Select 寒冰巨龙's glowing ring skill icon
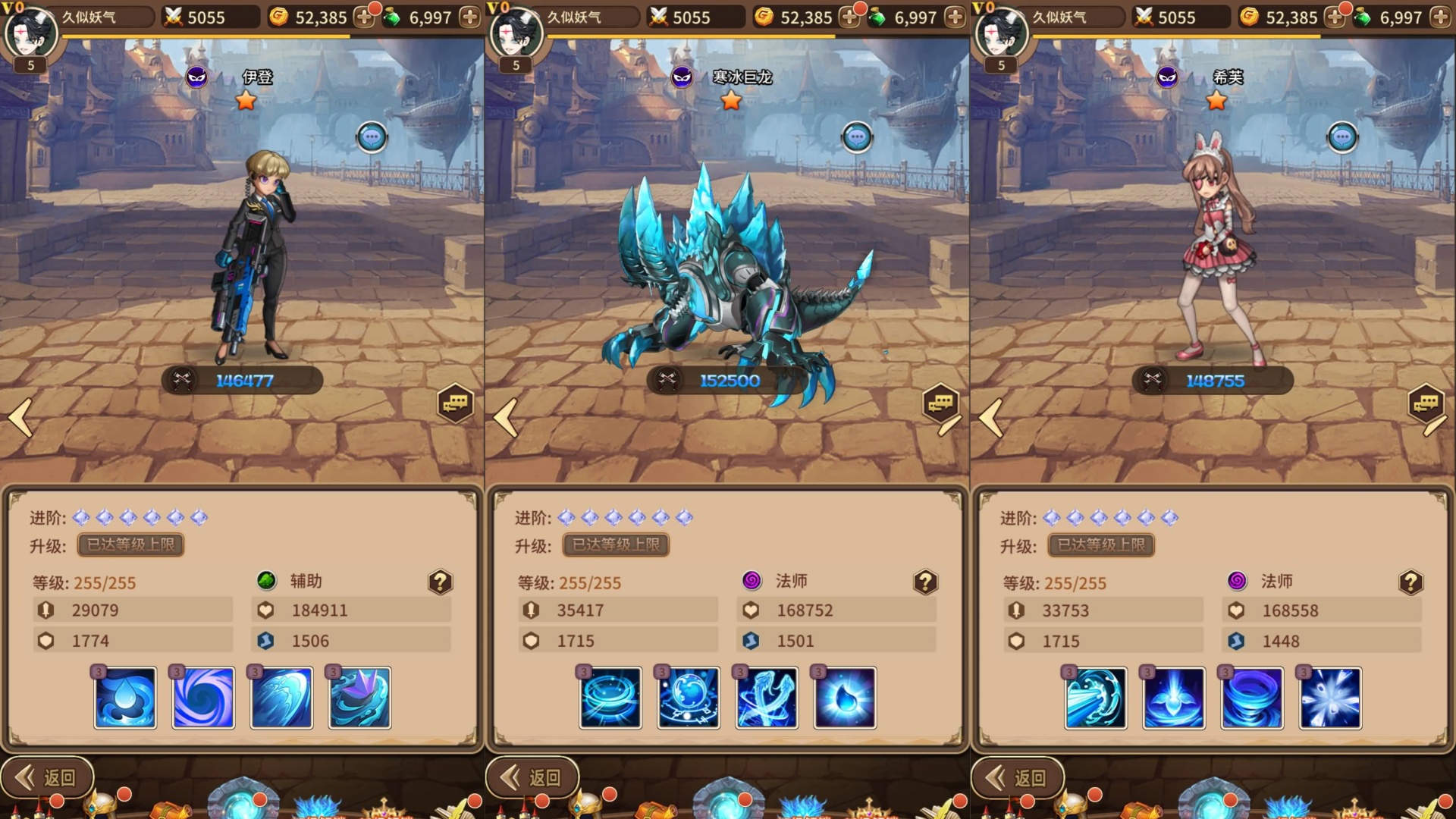1456x819 pixels. click(610, 698)
